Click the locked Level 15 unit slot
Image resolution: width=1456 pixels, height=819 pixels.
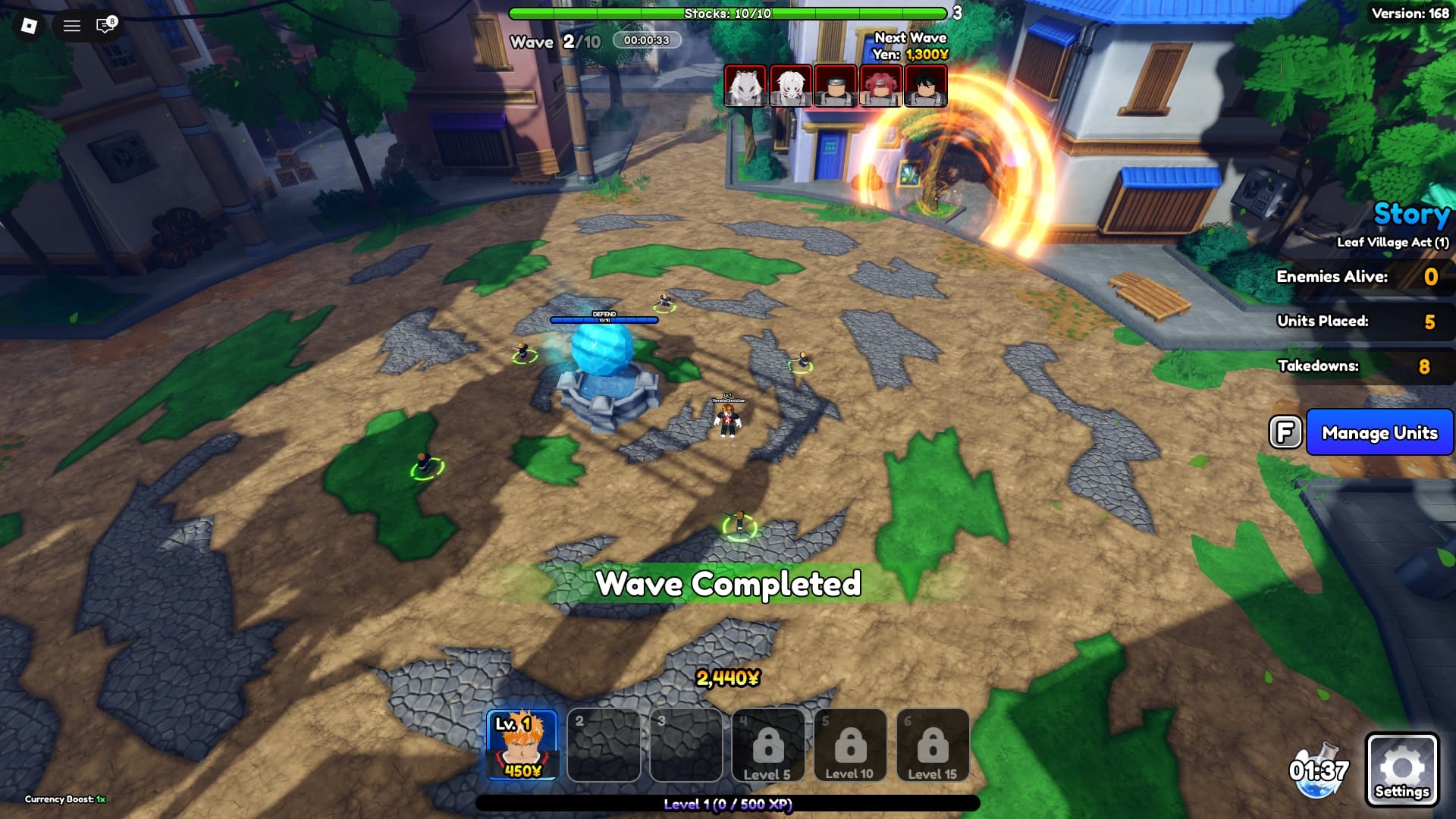932,745
